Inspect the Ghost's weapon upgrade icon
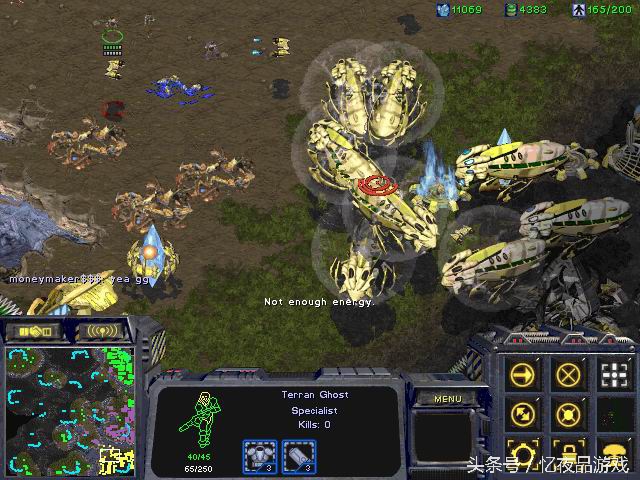The height and width of the screenshot is (480, 640). click(259, 456)
